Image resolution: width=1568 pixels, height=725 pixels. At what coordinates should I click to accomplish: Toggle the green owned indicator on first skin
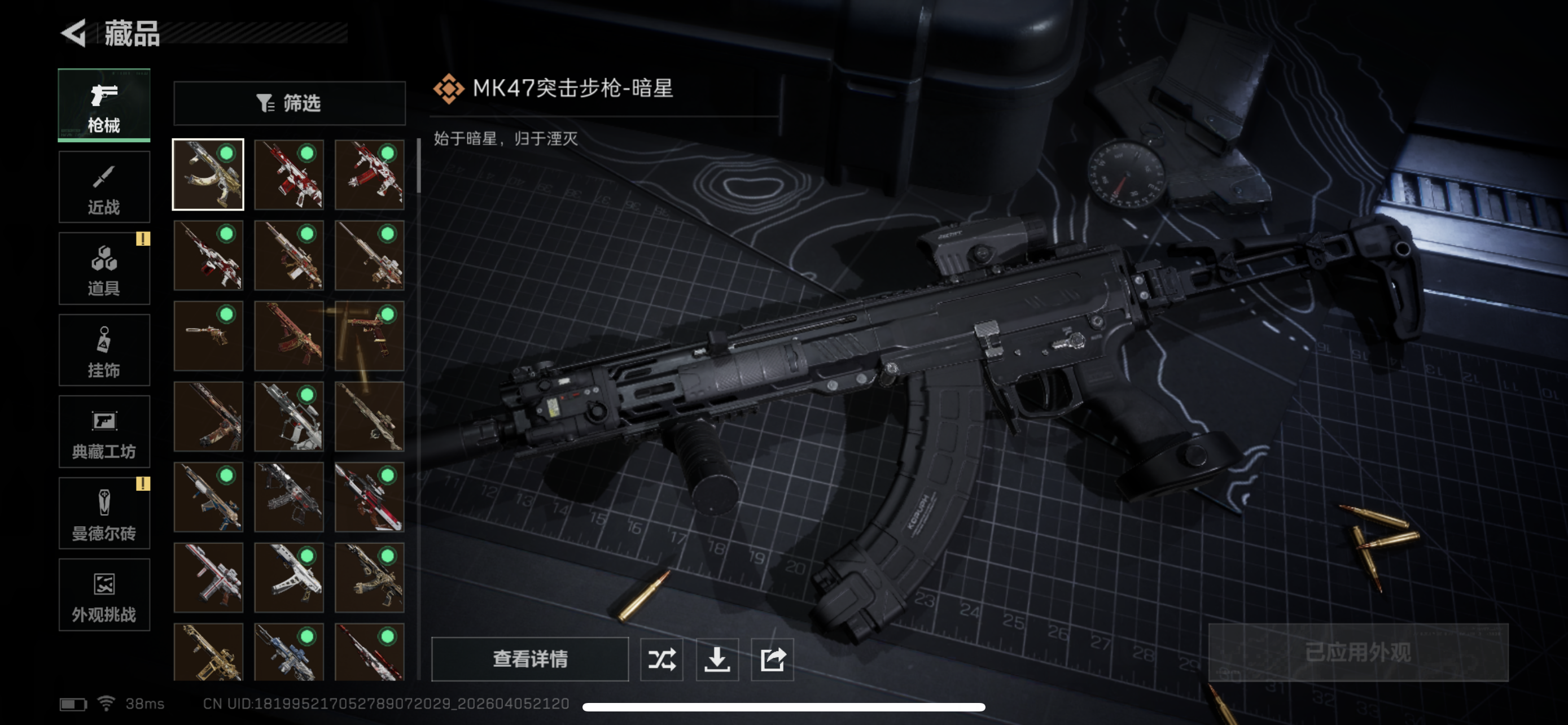point(228,155)
